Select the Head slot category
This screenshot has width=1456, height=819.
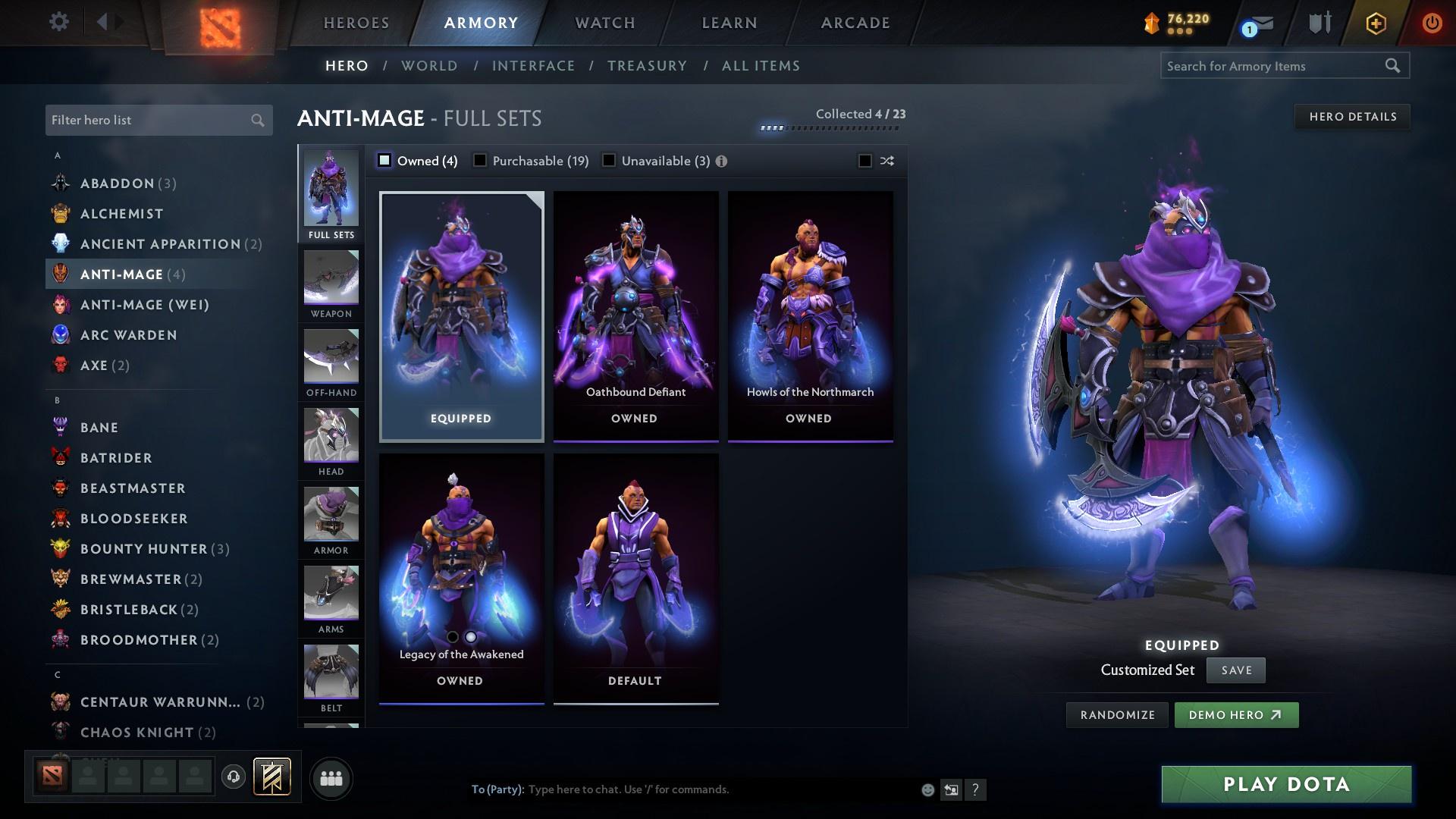(x=331, y=443)
